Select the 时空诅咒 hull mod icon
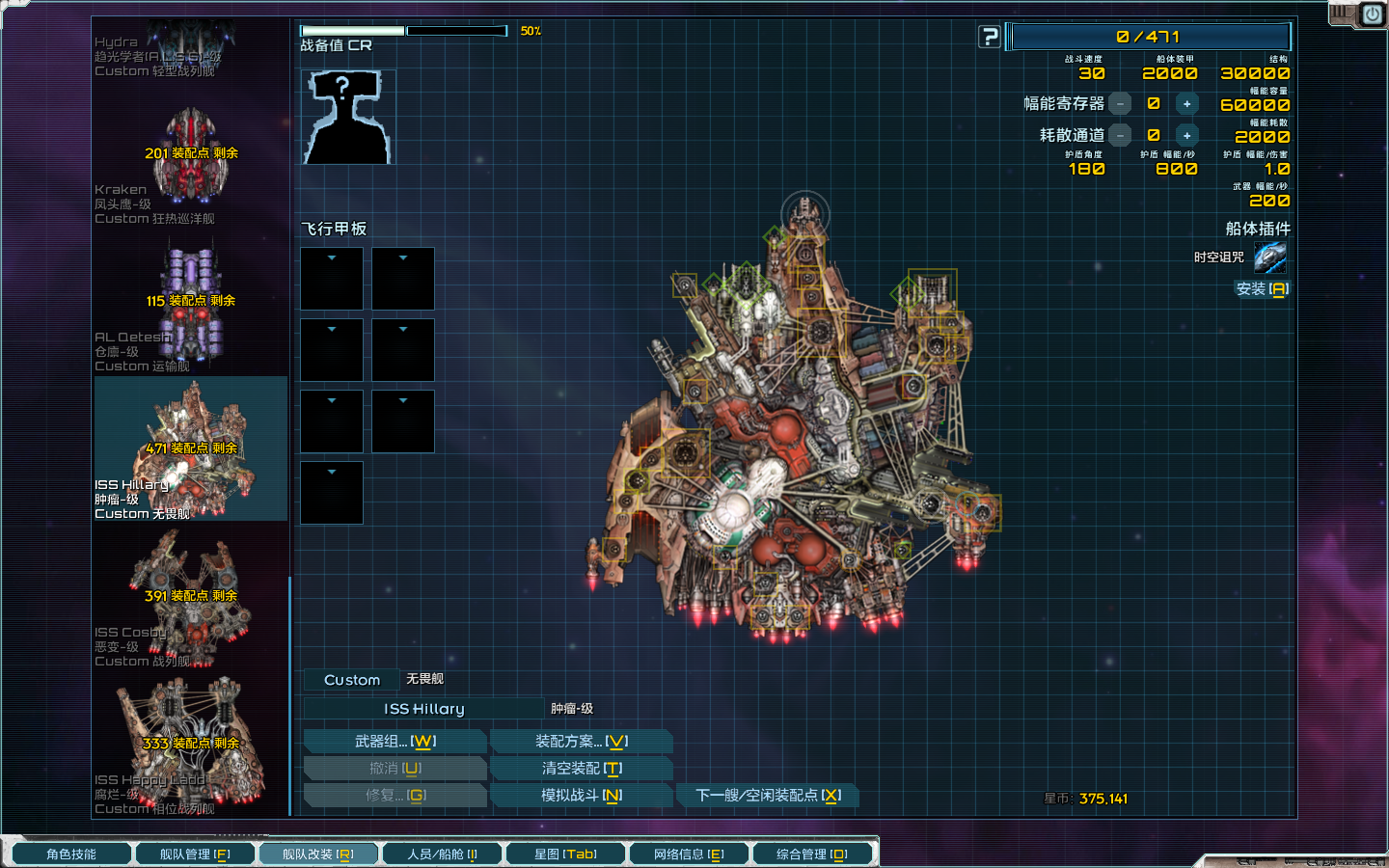Screen dimensions: 1389x868 pyautogui.click(x=1271, y=257)
